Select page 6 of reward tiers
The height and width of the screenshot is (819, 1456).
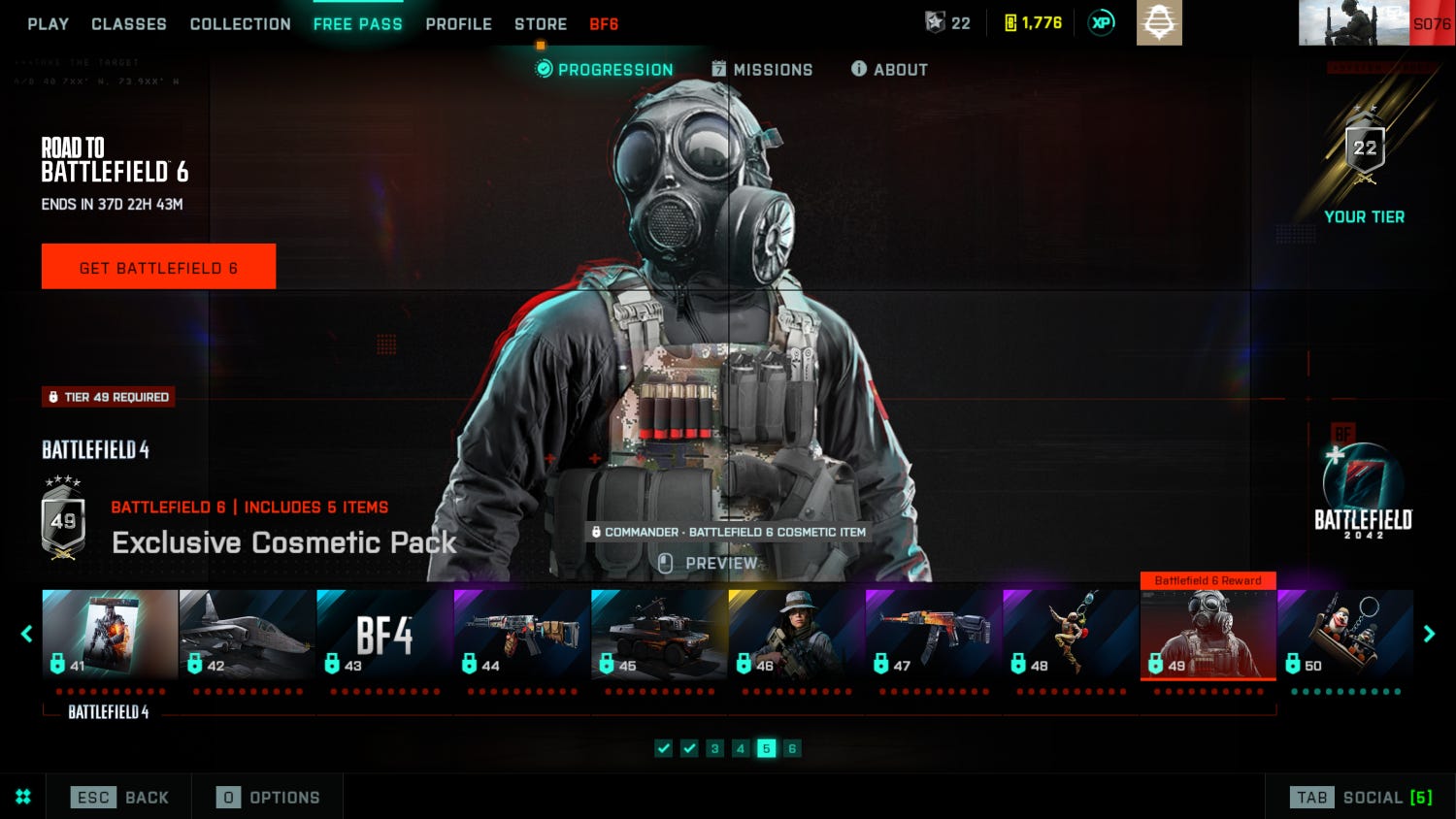tap(792, 748)
